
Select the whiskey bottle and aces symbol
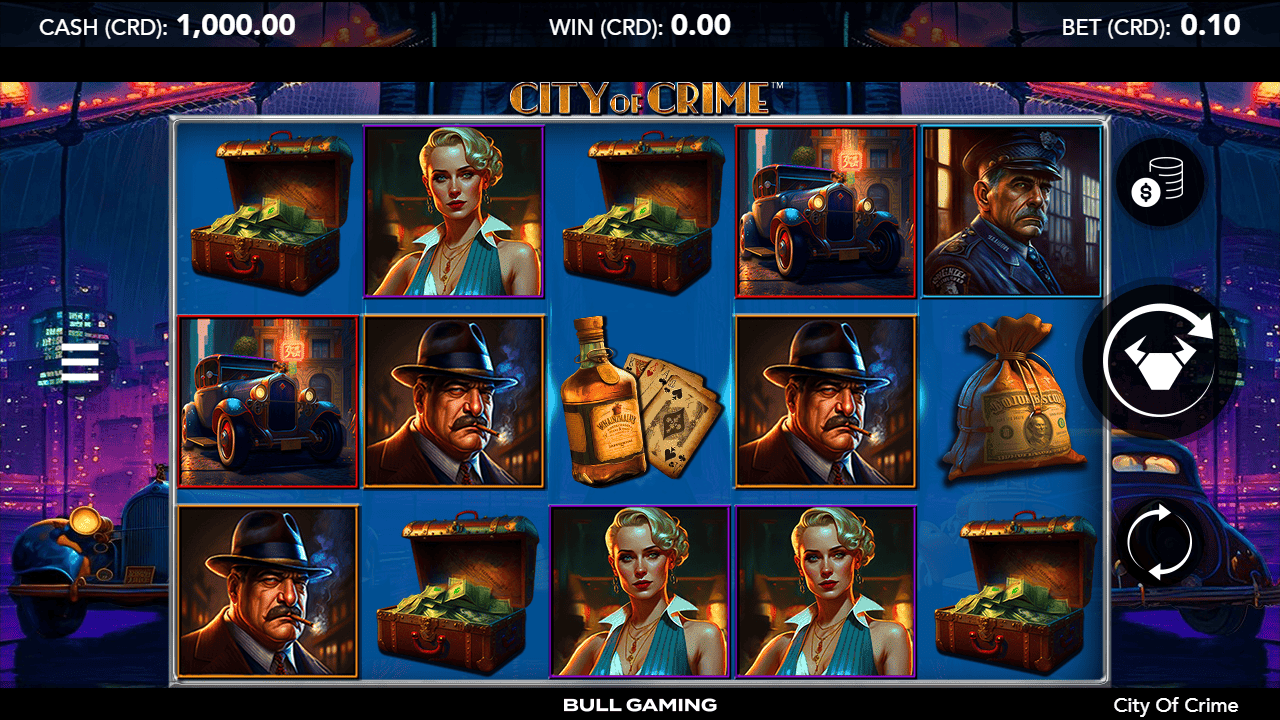pos(640,402)
